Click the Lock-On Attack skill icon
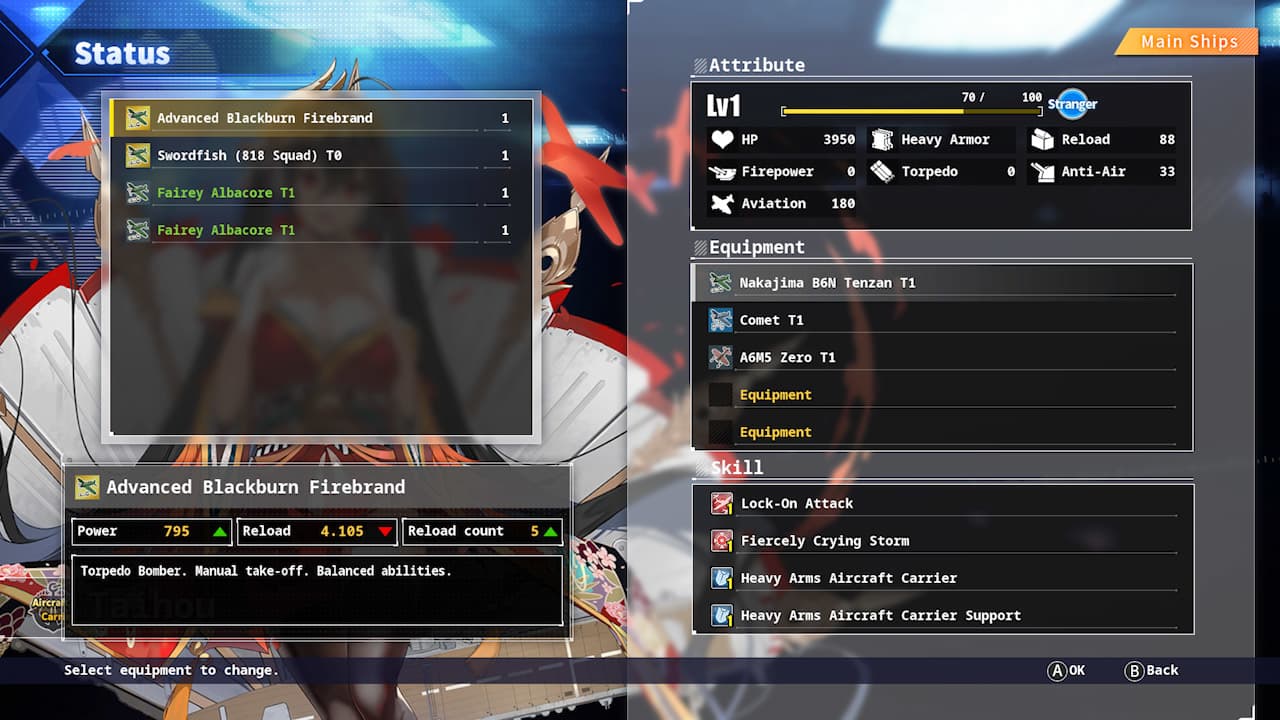The width and height of the screenshot is (1280, 720). (721, 503)
